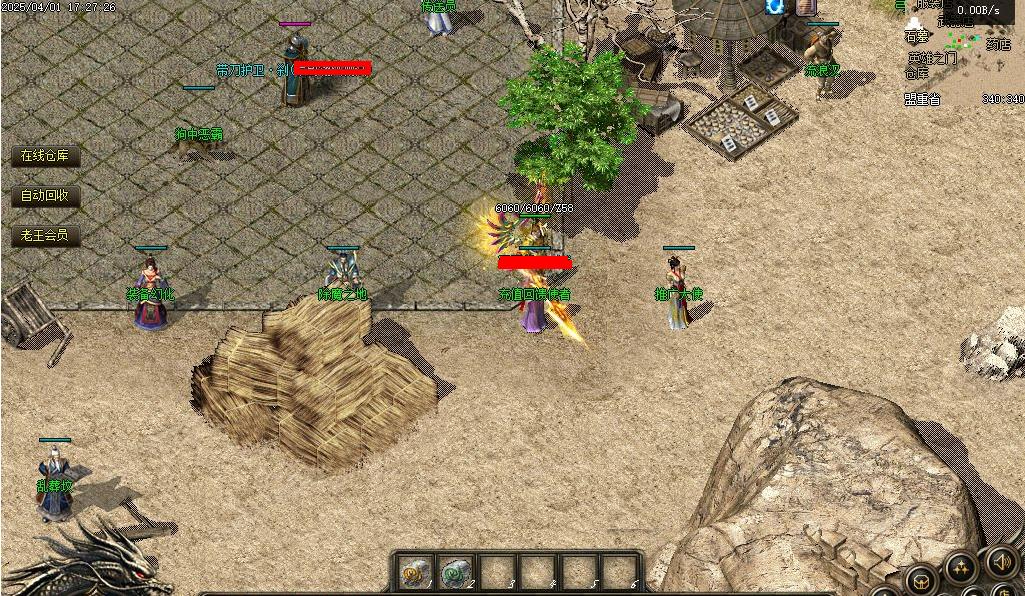Toggle sound with the speaker button
The image size is (1025, 596).
pyautogui.click(x=1001, y=562)
